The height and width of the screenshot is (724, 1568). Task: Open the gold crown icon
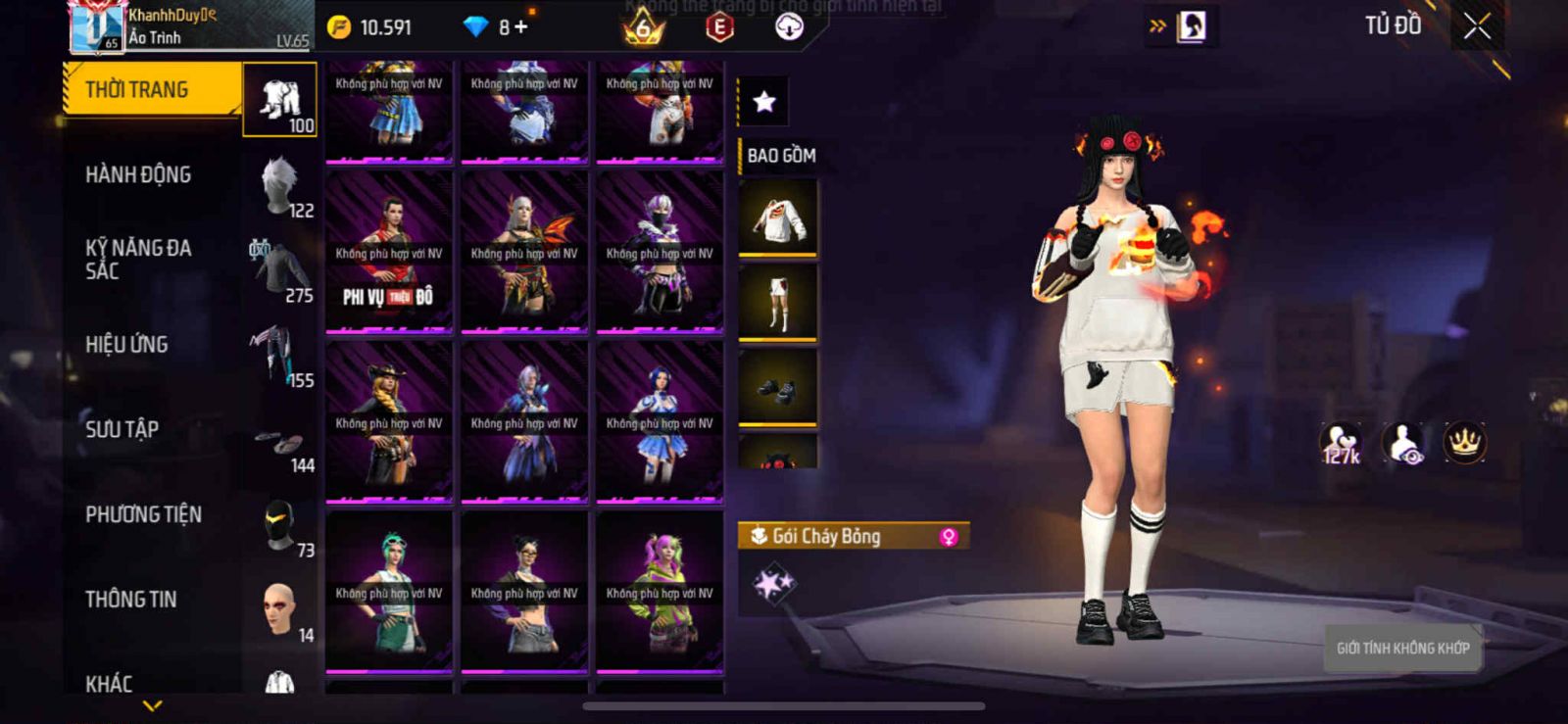[x=1464, y=443]
